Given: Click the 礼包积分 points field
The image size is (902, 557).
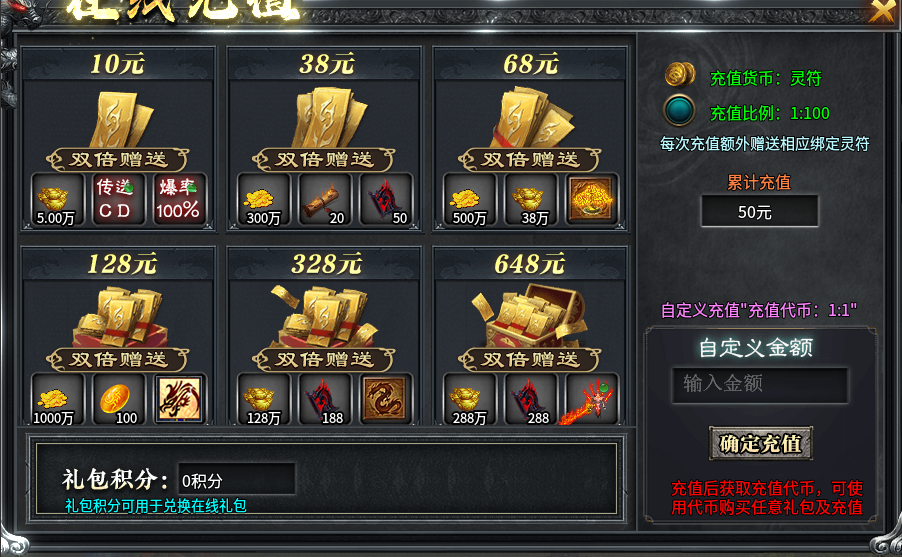Looking at the screenshot, I should (x=236, y=479).
